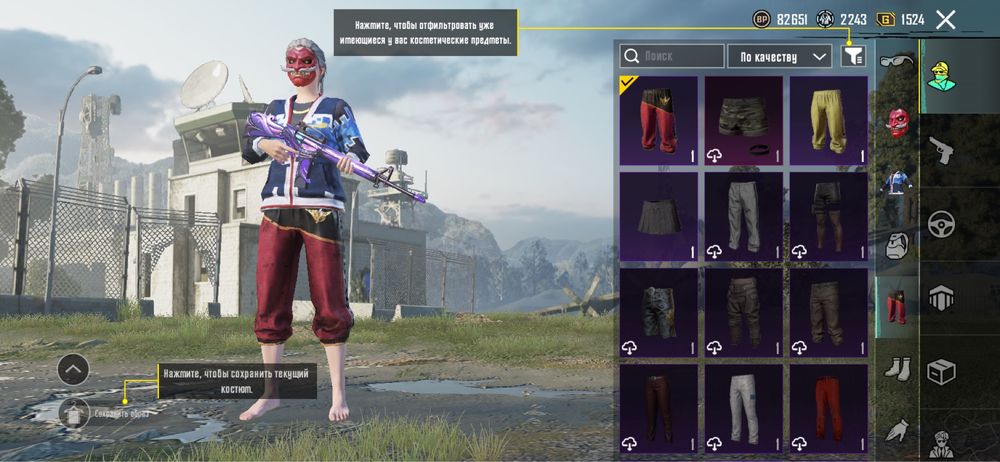1000x462 pixels.
Task: Close the wardrobe with the X button
Action: click(x=946, y=19)
